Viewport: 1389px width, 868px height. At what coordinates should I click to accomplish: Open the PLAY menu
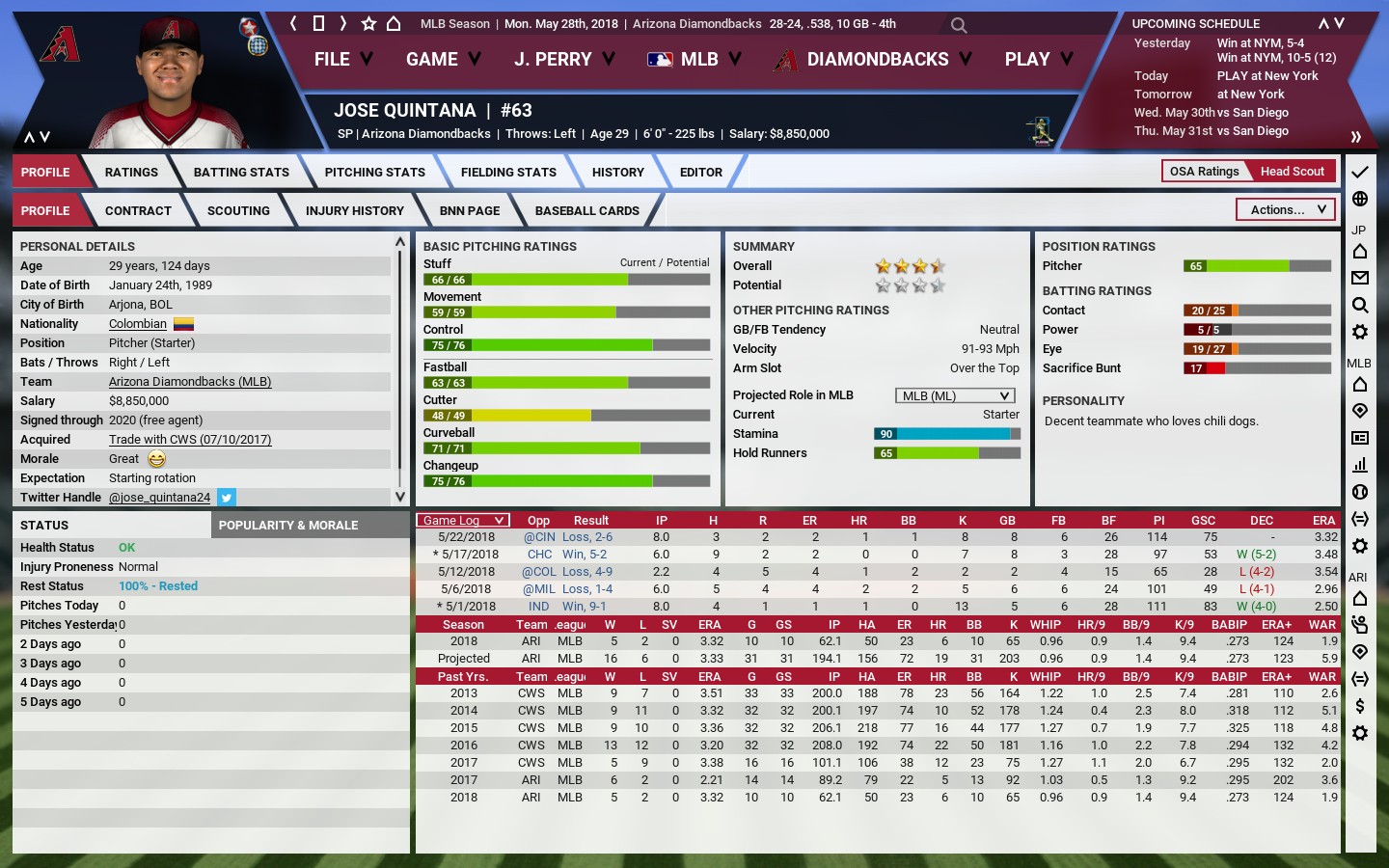(1038, 60)
